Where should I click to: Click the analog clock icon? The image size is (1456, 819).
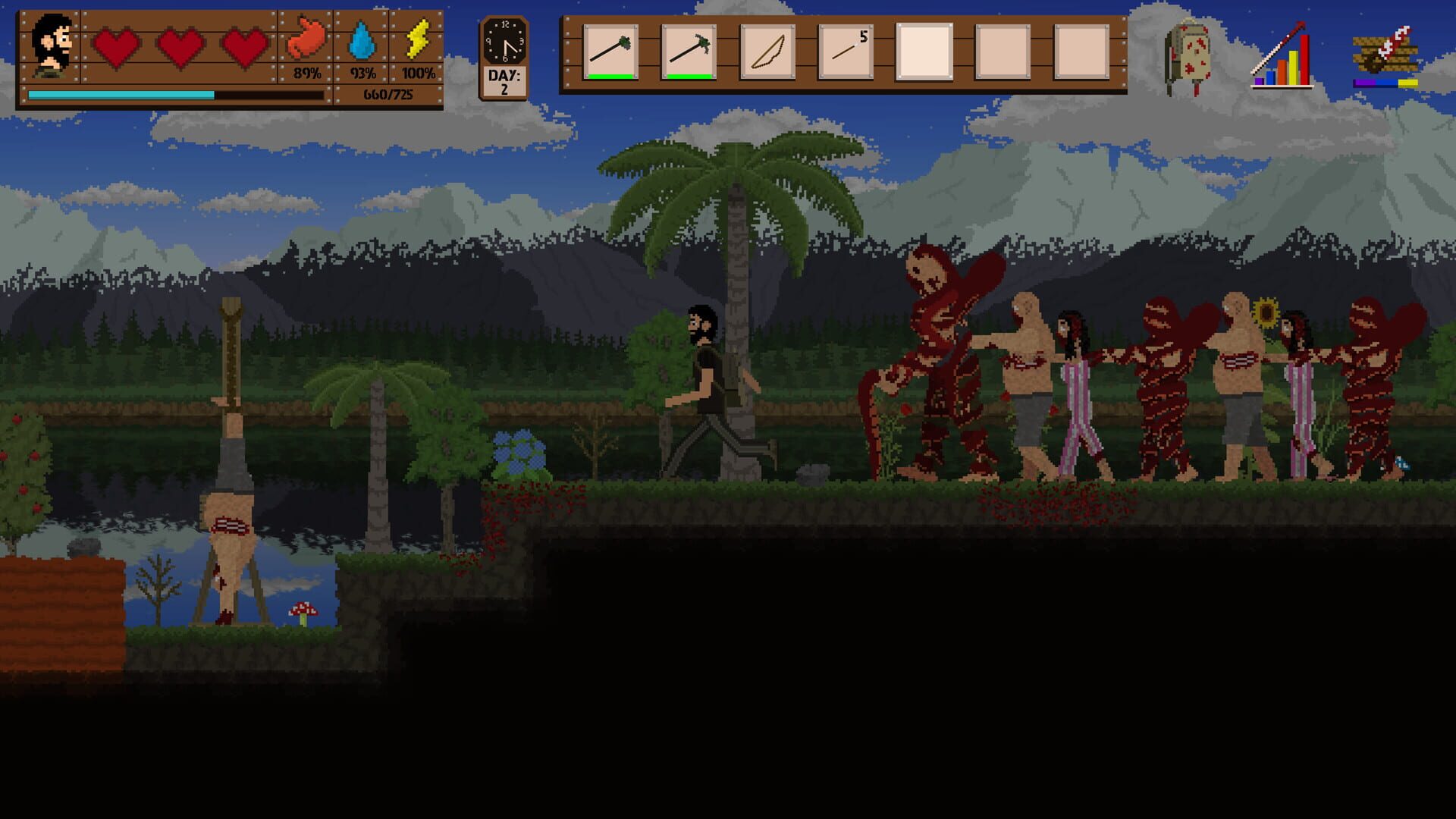[504, 42]
